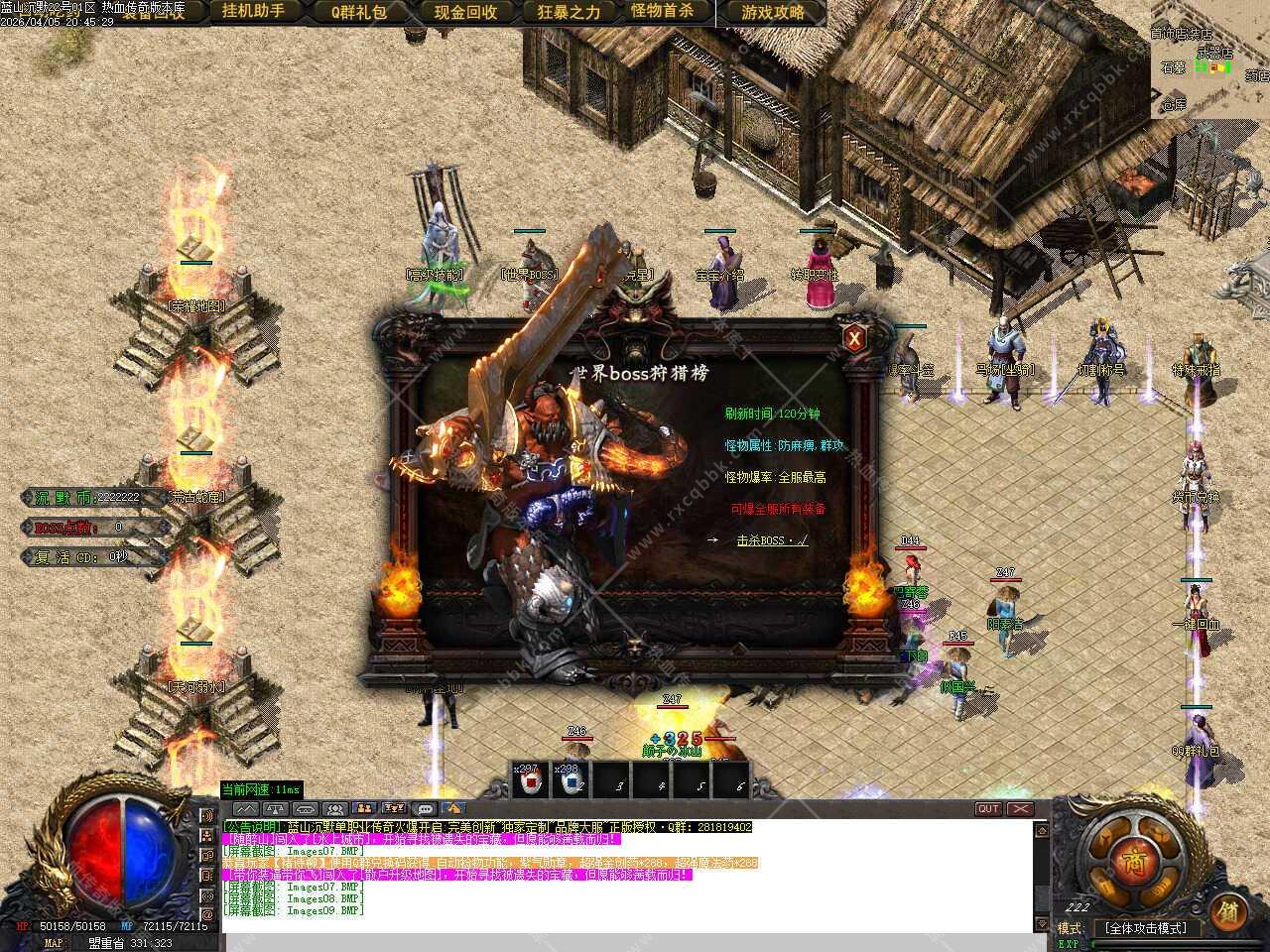Select the 现金回收 button

[465, 12]
